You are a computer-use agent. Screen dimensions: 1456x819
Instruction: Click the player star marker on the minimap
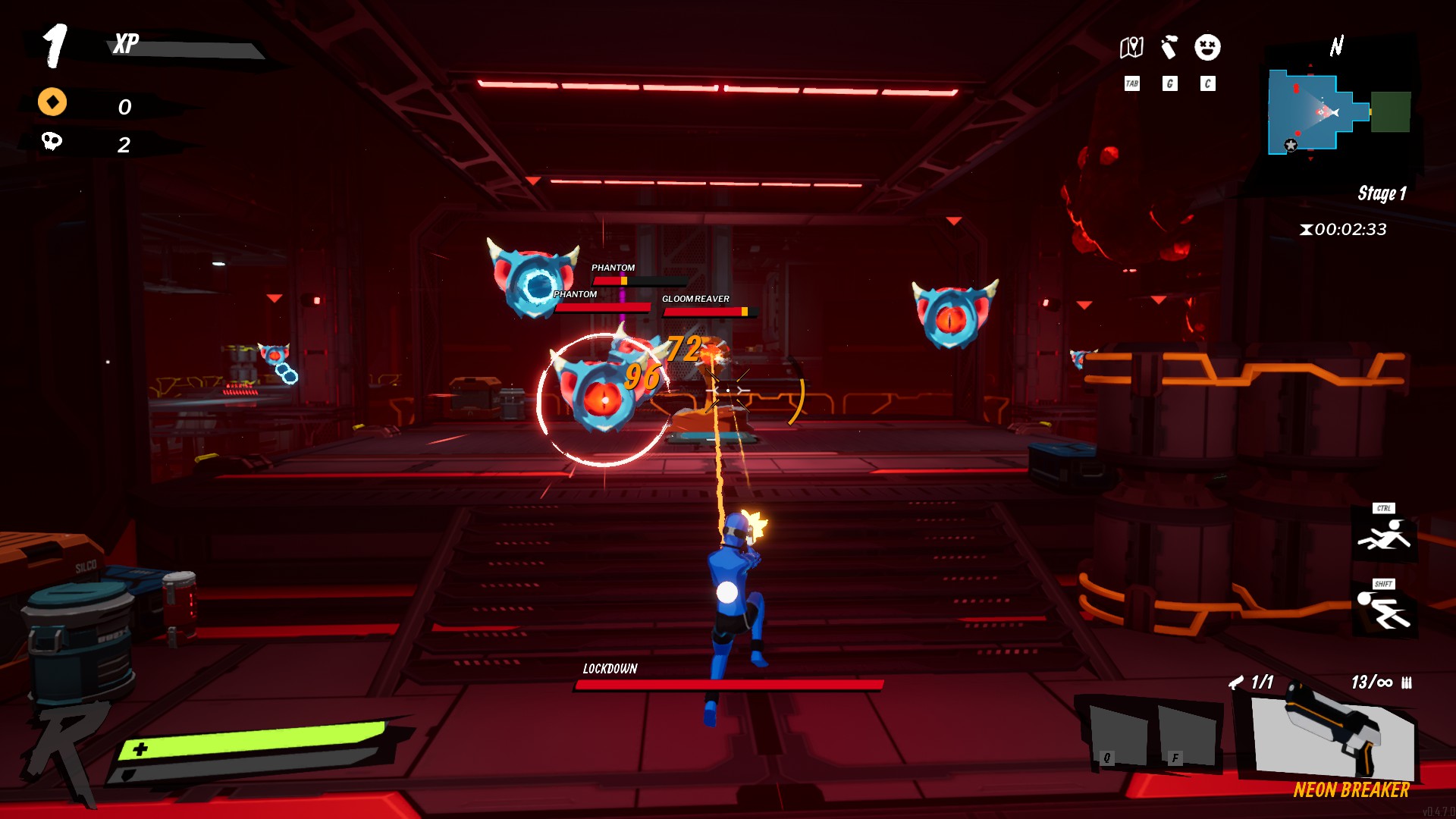click(x=1291, y=145)
